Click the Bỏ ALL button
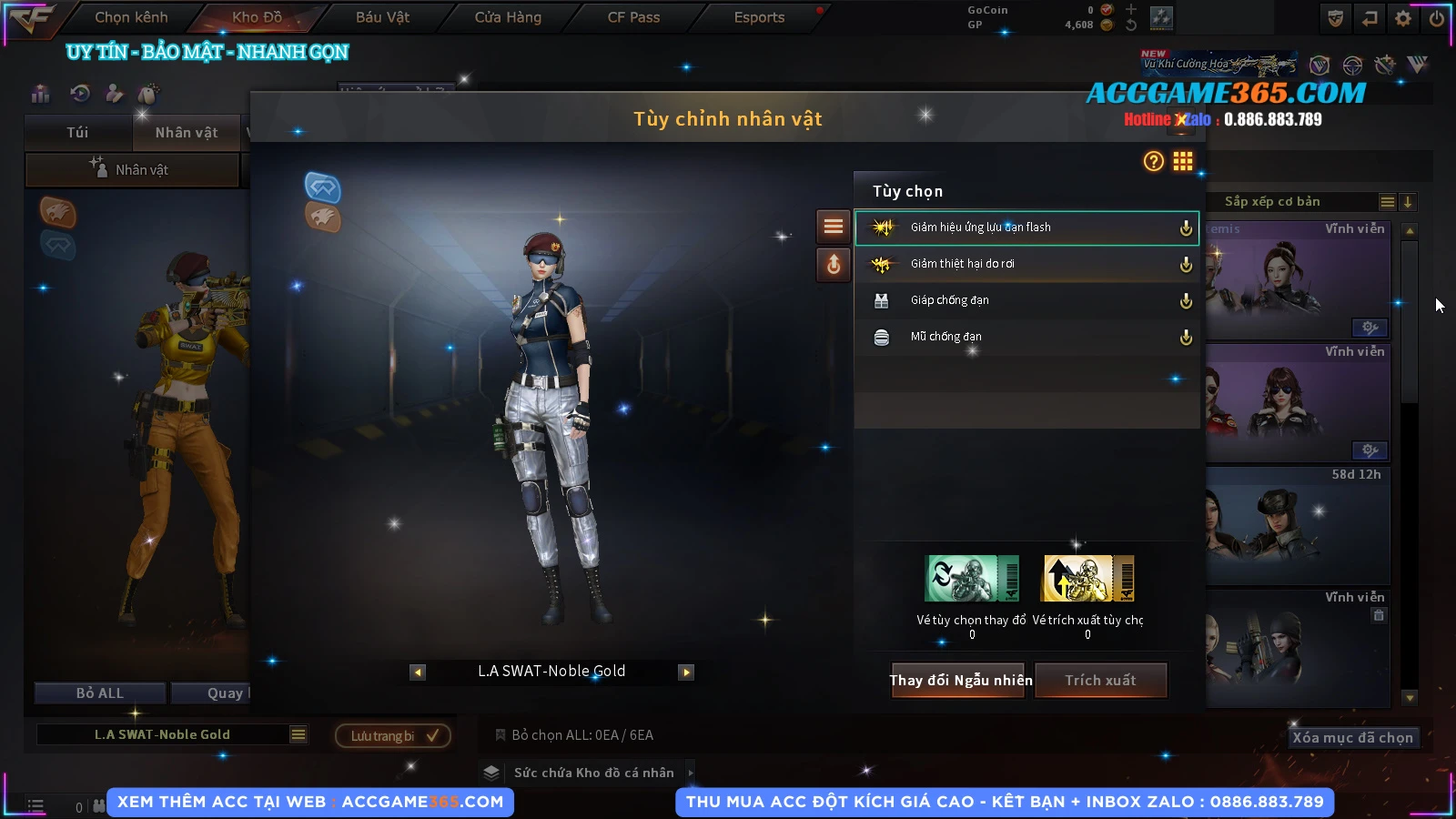 click(100, 693)
